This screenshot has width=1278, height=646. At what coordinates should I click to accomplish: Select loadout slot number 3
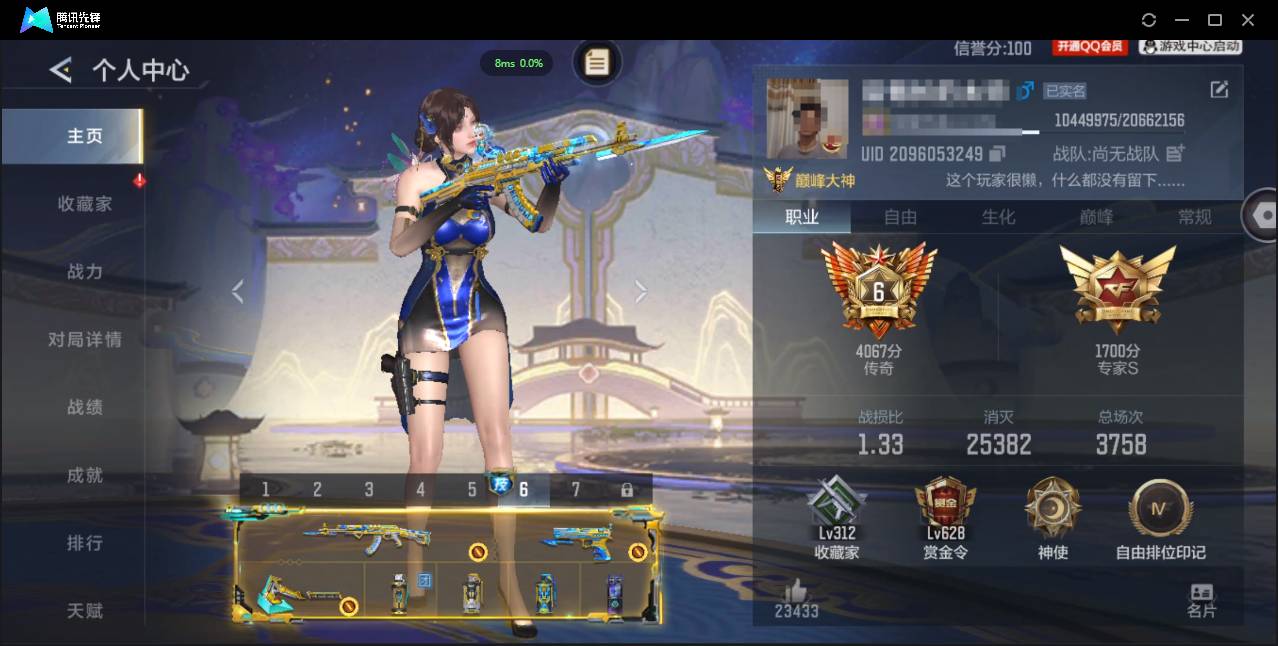pos(369,489)
